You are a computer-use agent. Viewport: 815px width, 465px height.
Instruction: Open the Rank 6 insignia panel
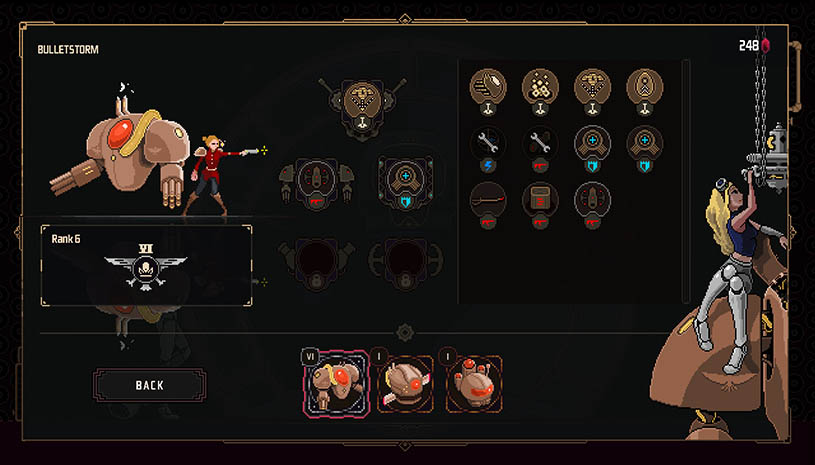[x=145, y=265]
